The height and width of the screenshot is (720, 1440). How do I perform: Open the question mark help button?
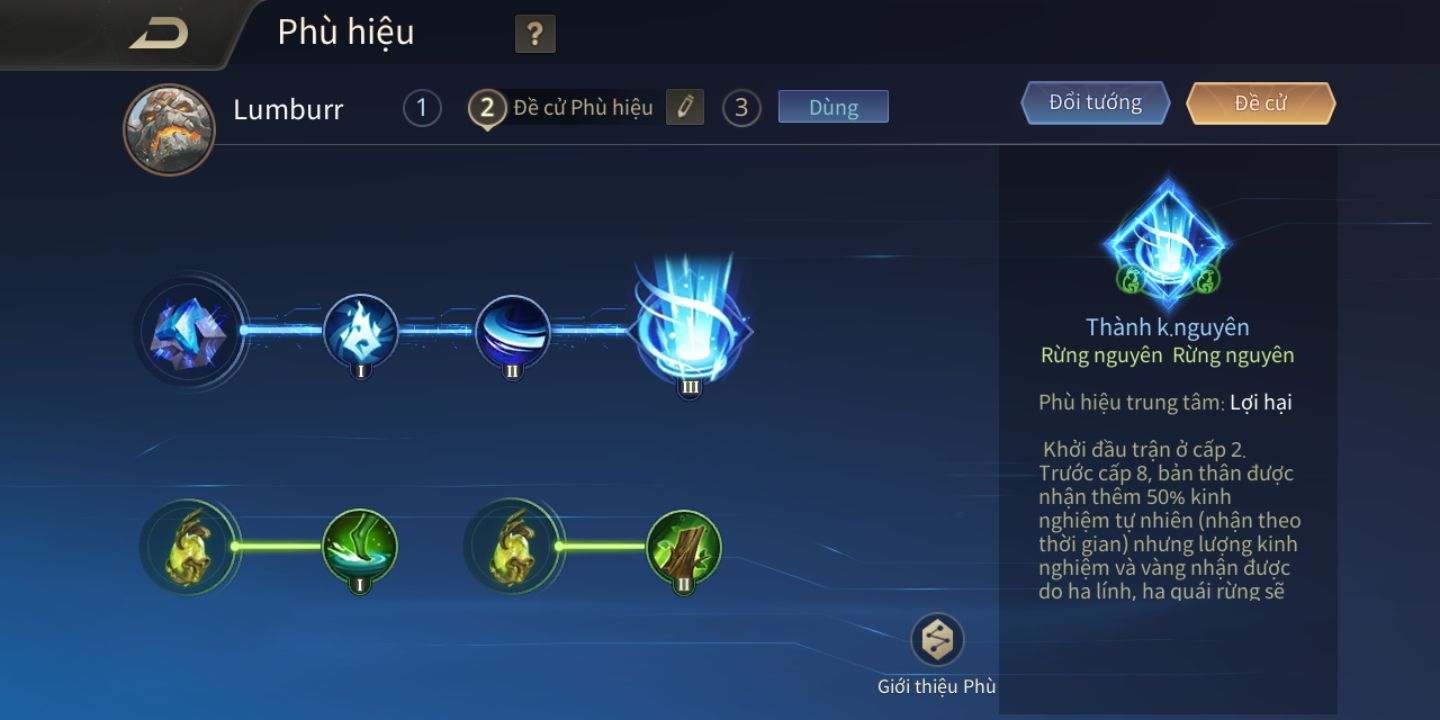[x=535, y=35]
